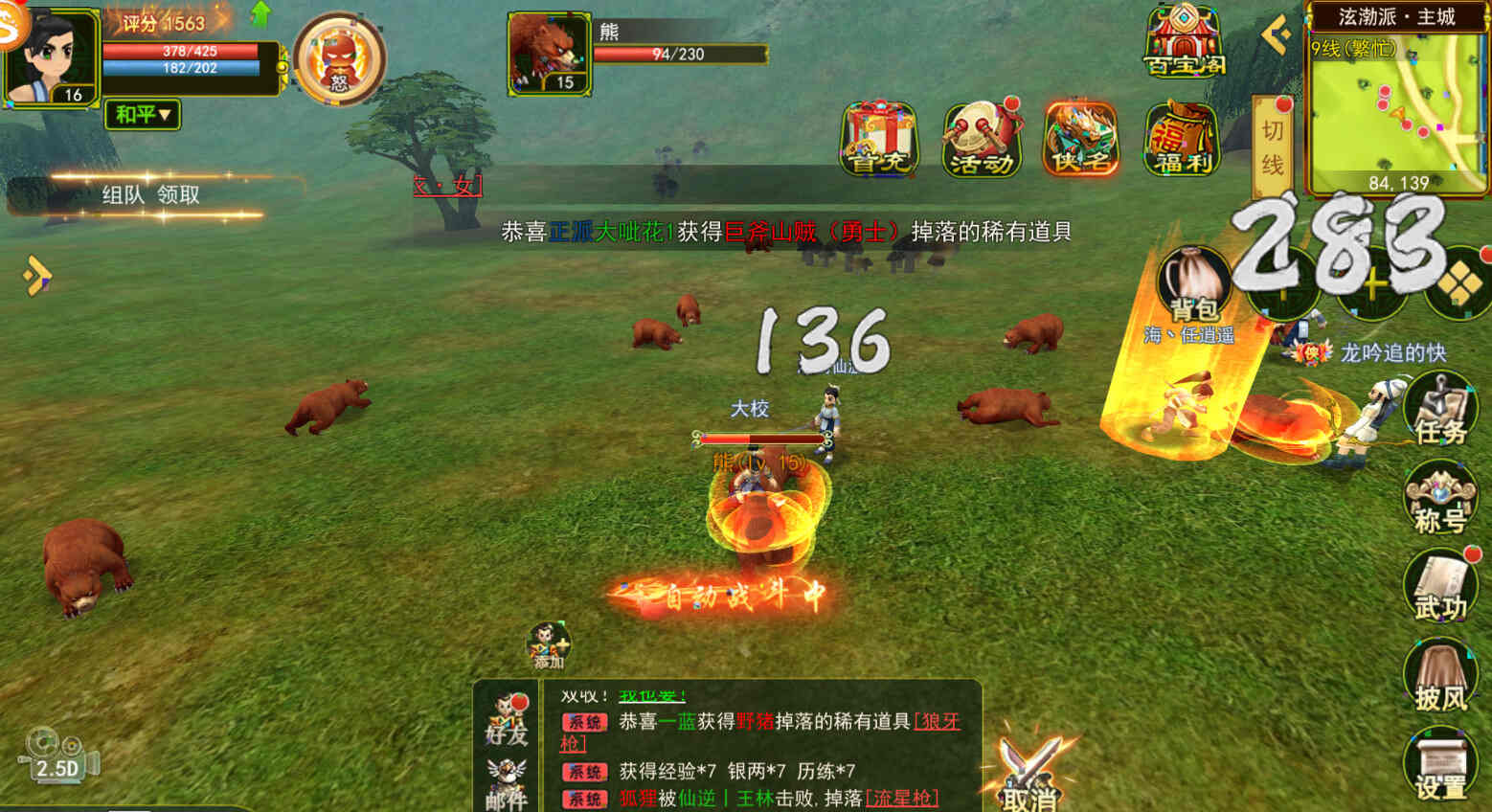The image size is (1492, 812).
Task: Activate the 怒 rage skill orb
Action: coord(339,59)
